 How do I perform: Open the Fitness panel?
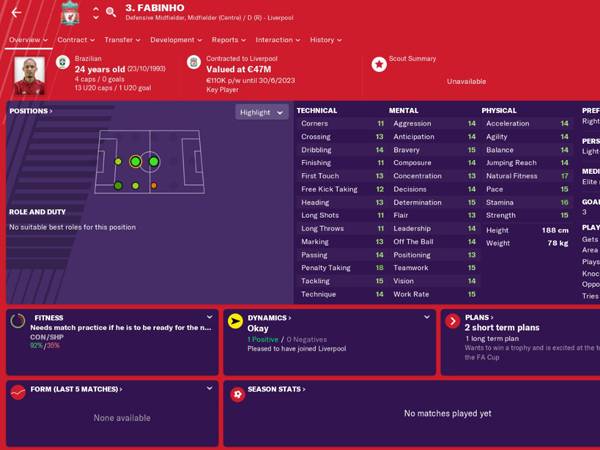48,317
